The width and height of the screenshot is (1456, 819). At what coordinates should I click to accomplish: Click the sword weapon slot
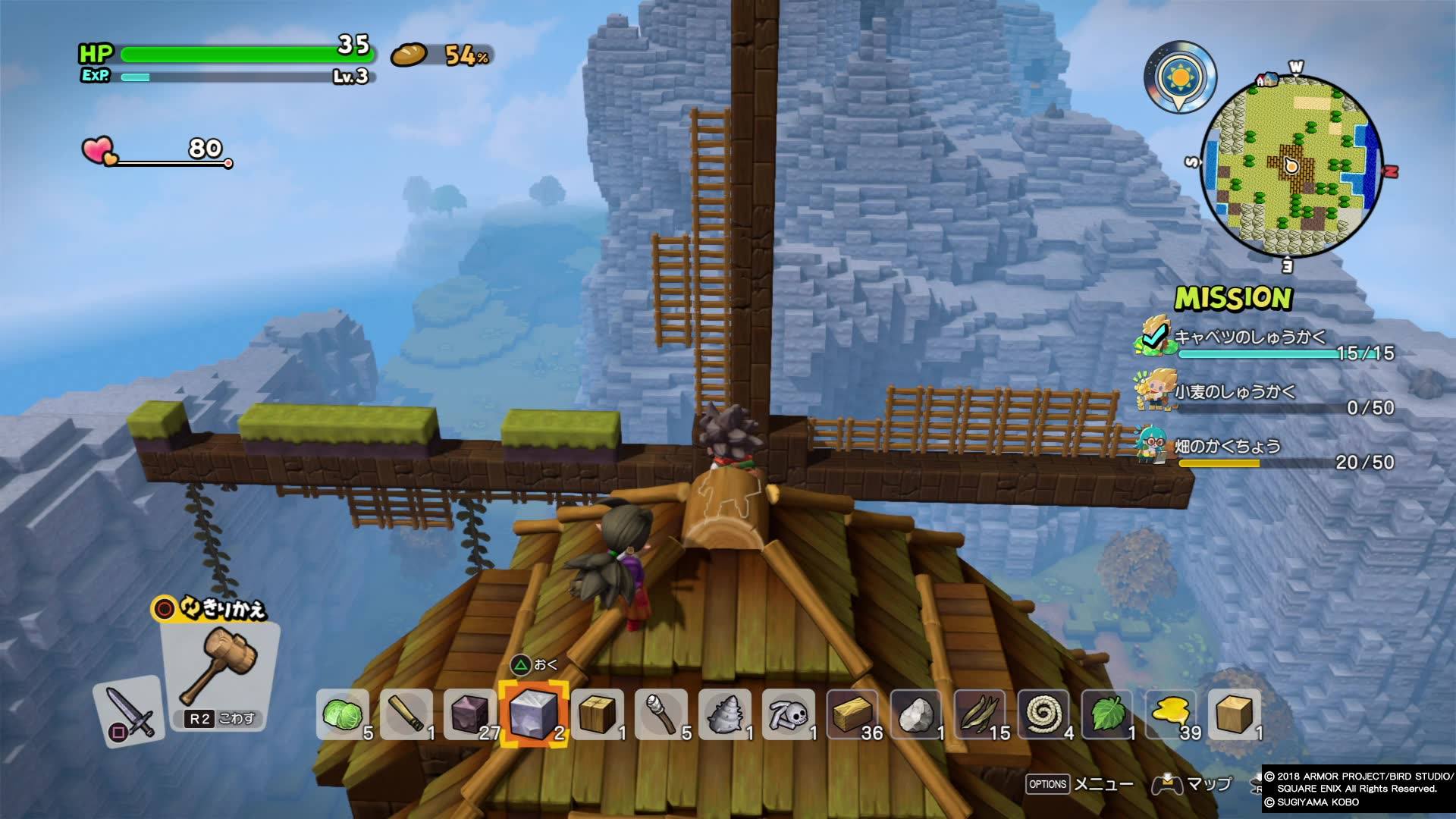tap(129, 711)
